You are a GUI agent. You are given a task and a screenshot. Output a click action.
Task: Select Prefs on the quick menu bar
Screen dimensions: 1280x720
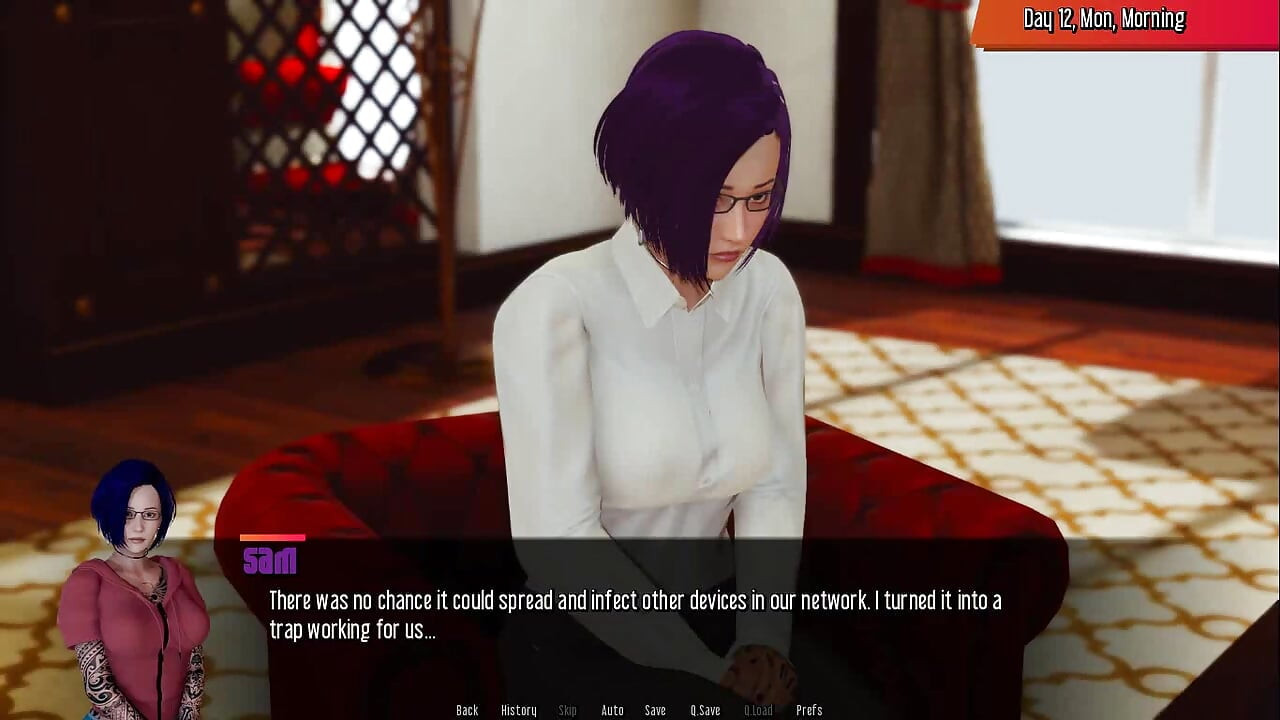pyautogui.click(x=809, y=709)
